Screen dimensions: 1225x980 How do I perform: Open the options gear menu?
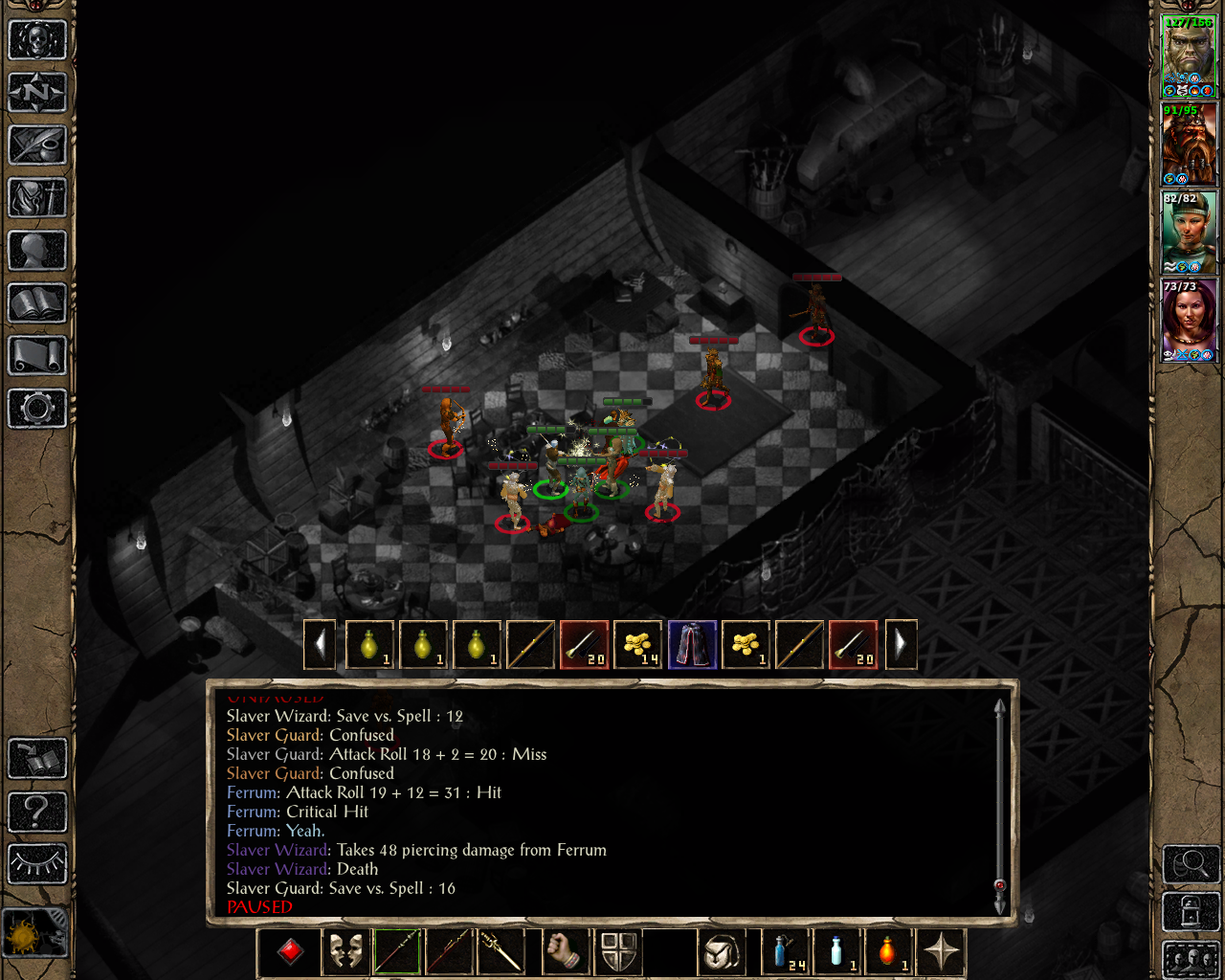tap(38, 410)
